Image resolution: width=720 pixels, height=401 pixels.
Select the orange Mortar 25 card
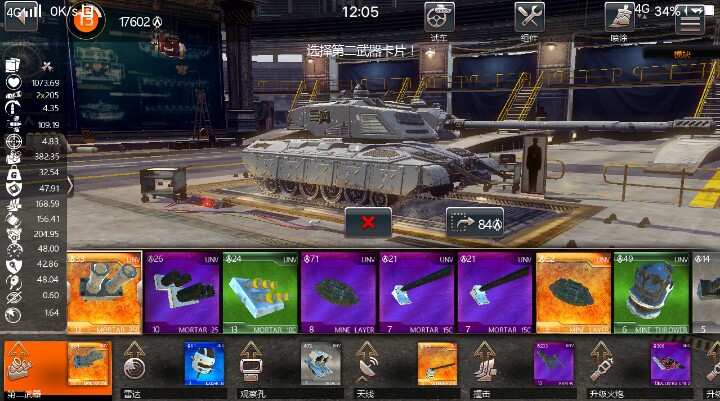tap(102, 292)
